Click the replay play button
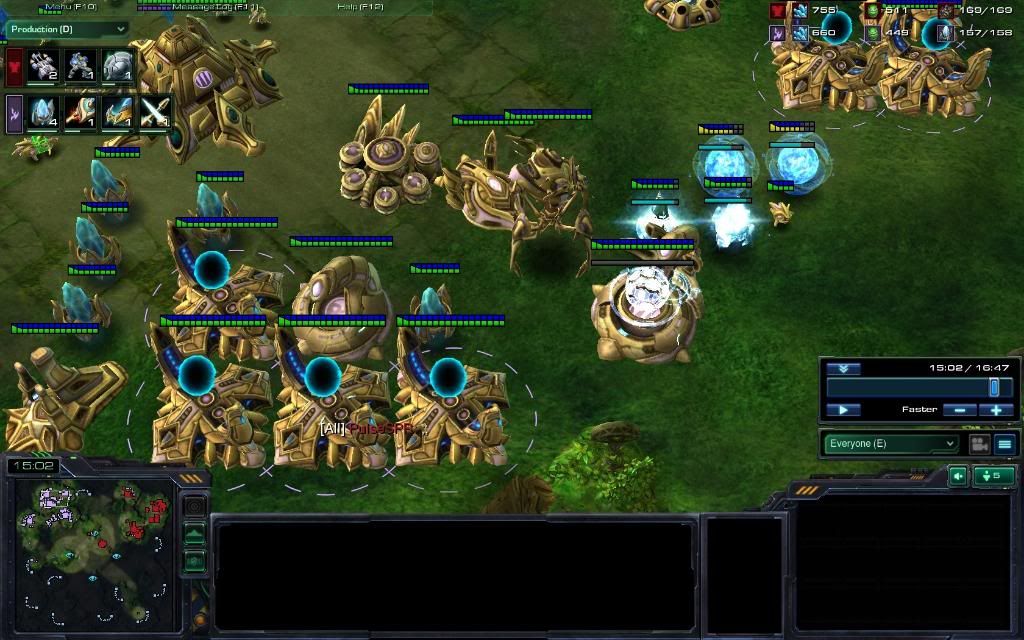This screenshot has width=1024, height=640. click(x=843, y=410)
